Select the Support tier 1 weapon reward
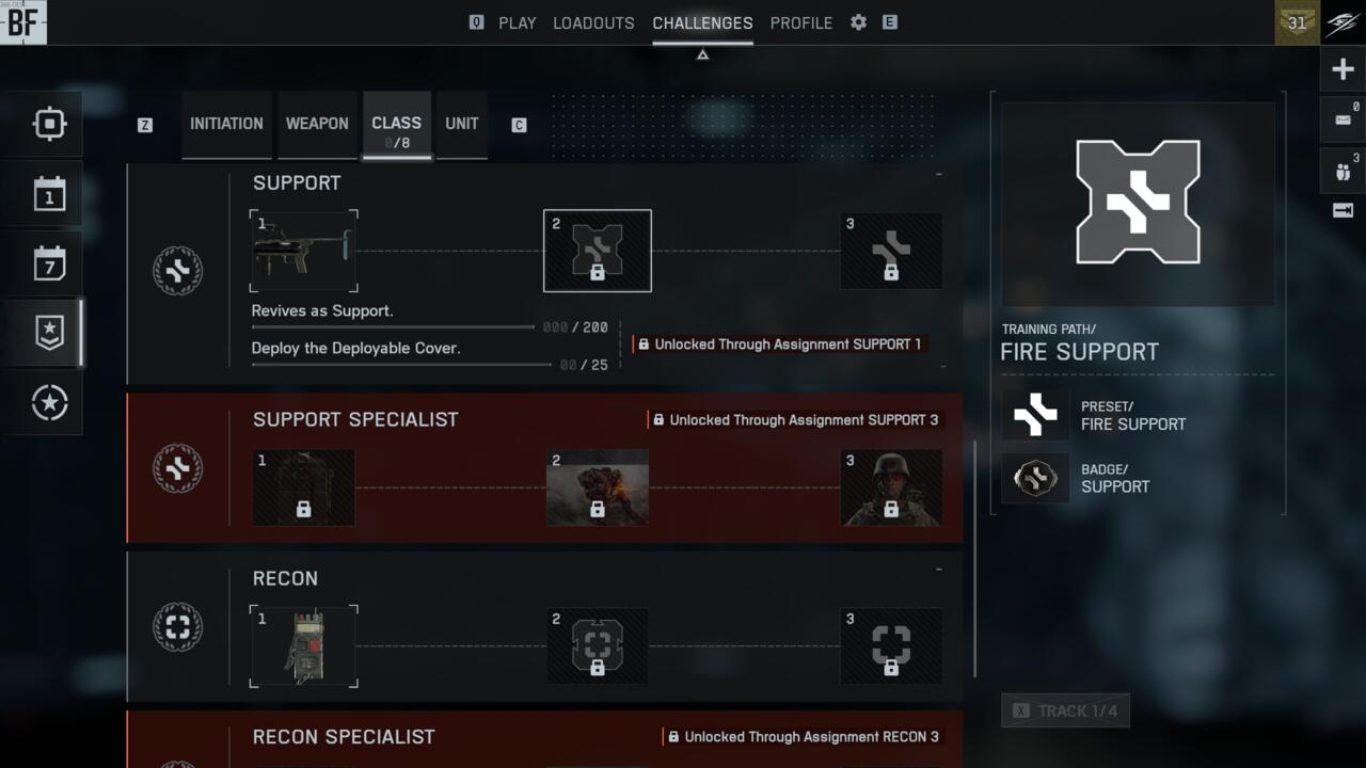This screenshot has height=768, width=1366. (x=304, y=251)
